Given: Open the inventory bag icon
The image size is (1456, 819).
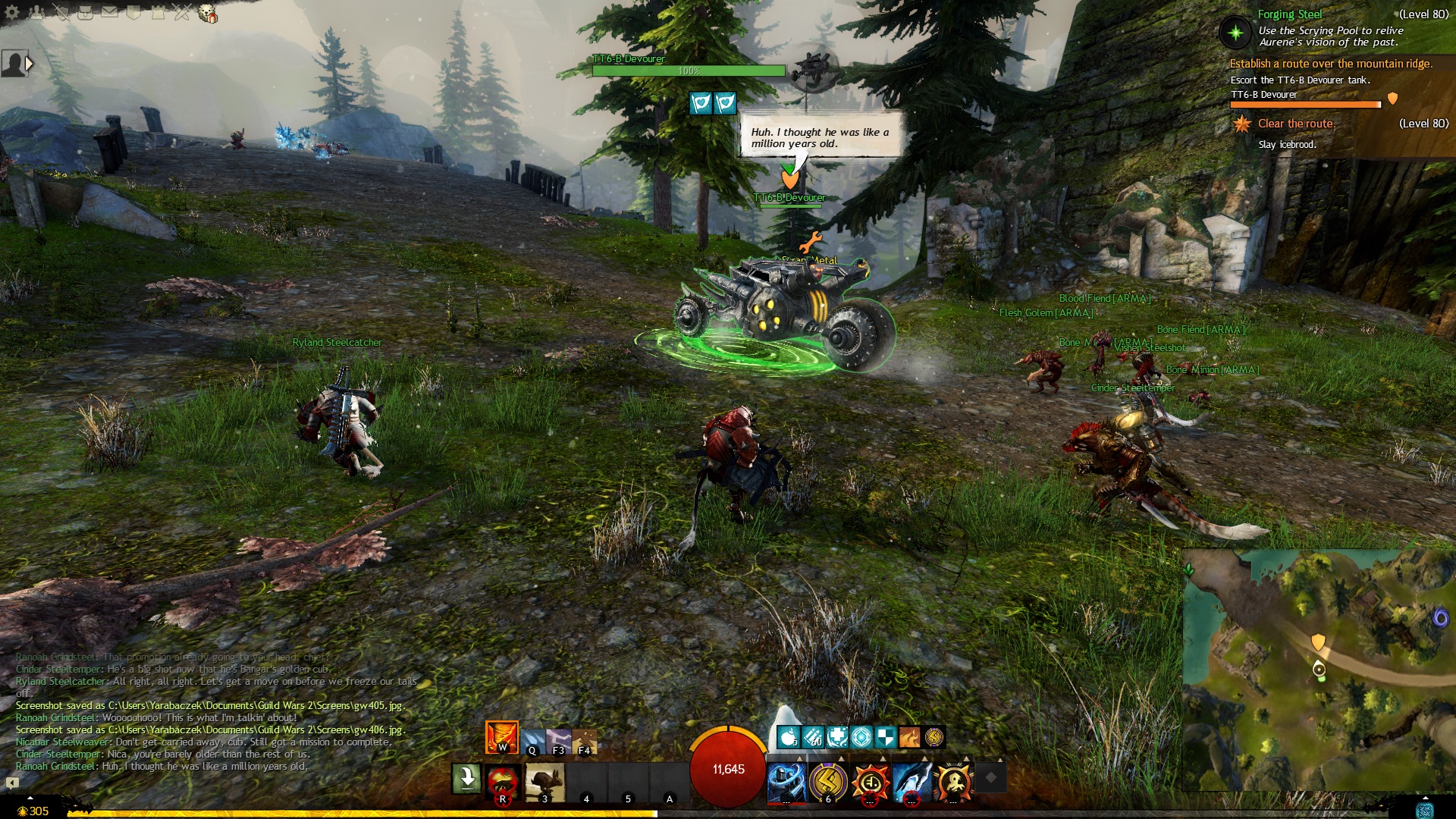Looking at the screenshot, I should 85,12.
